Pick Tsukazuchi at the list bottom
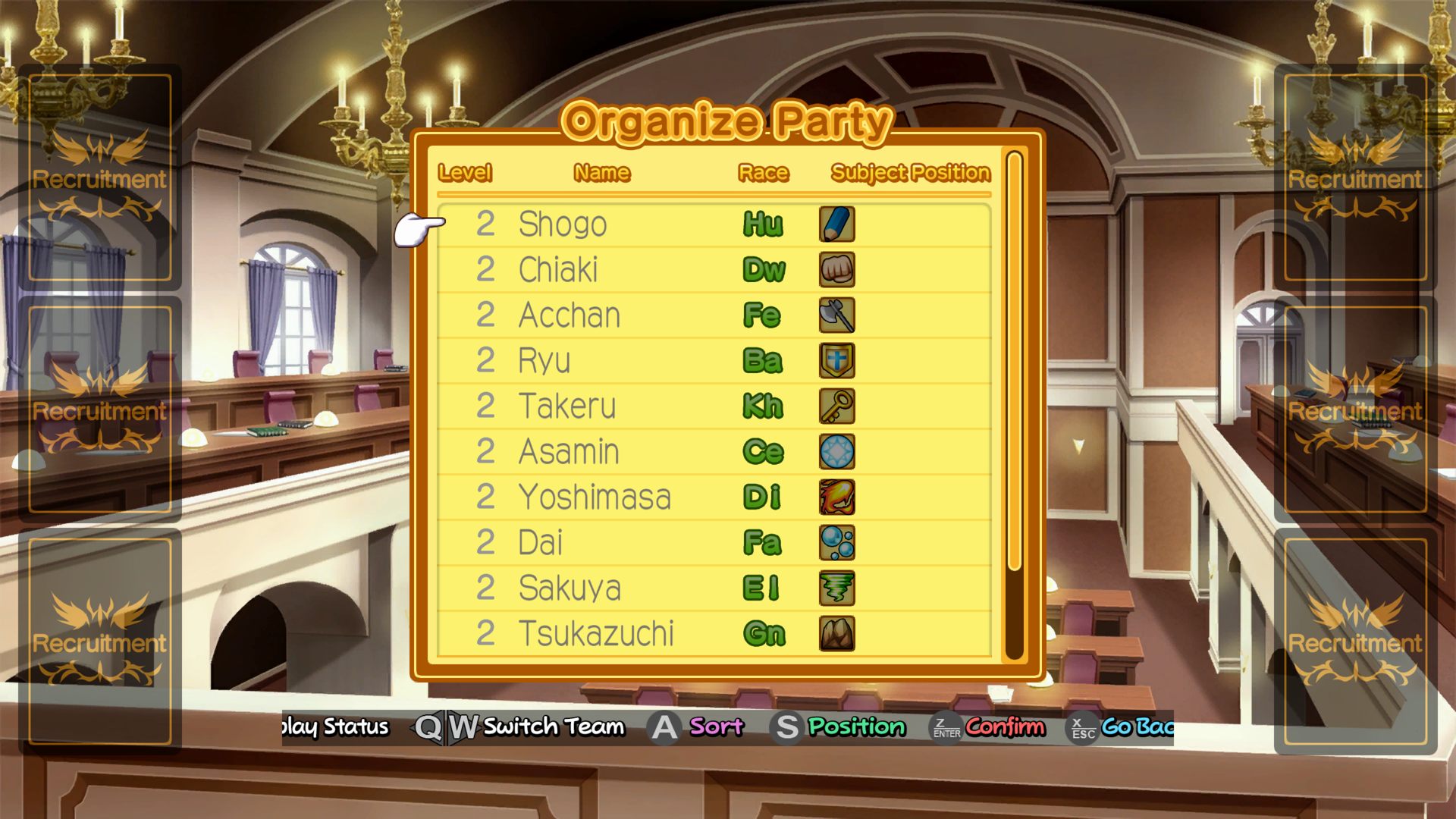 (x=596, y=634)
